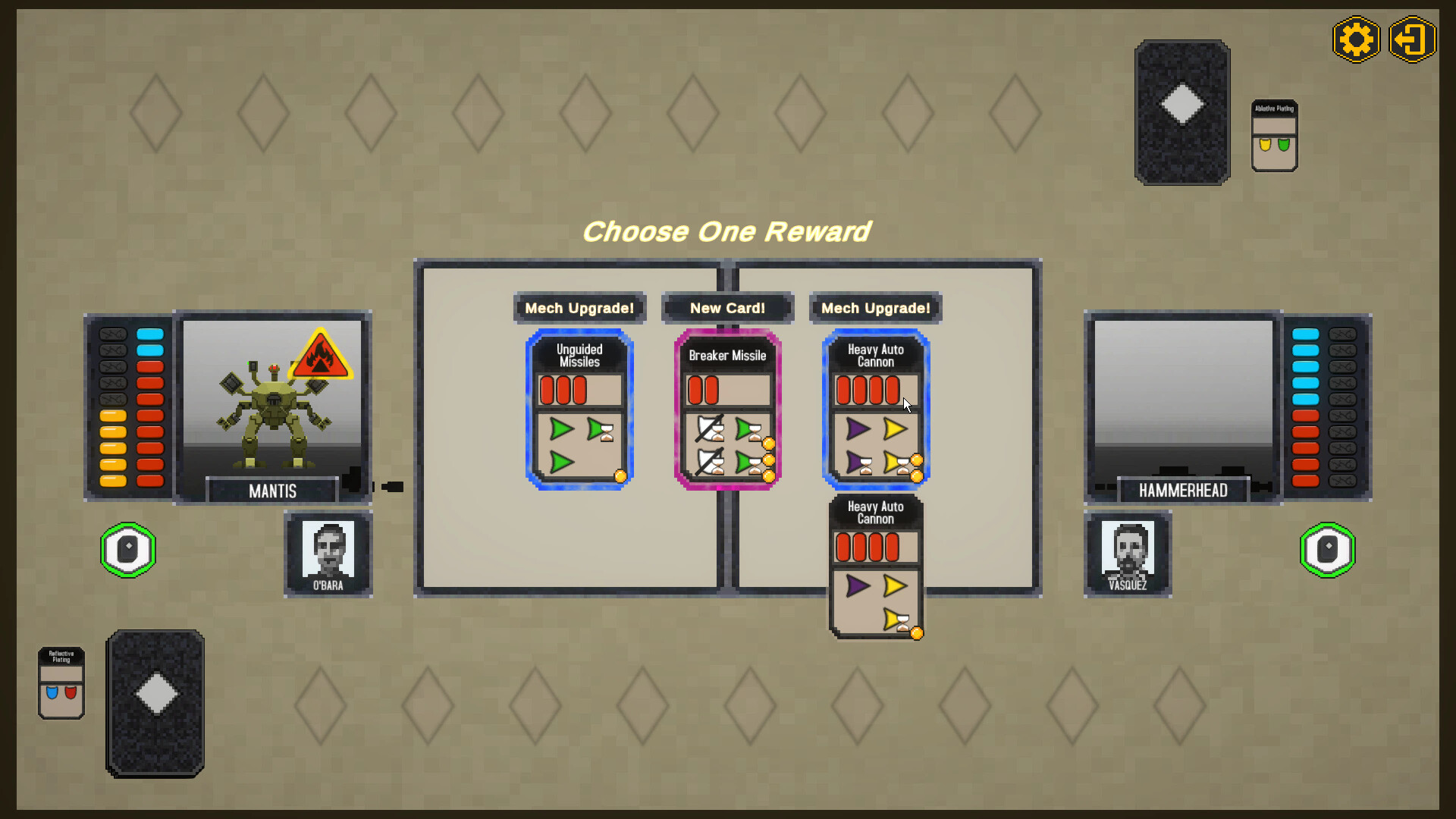Click the New Card label above Breaker Missile
This screenshot has width=1456, height=819.
point(726,308)
